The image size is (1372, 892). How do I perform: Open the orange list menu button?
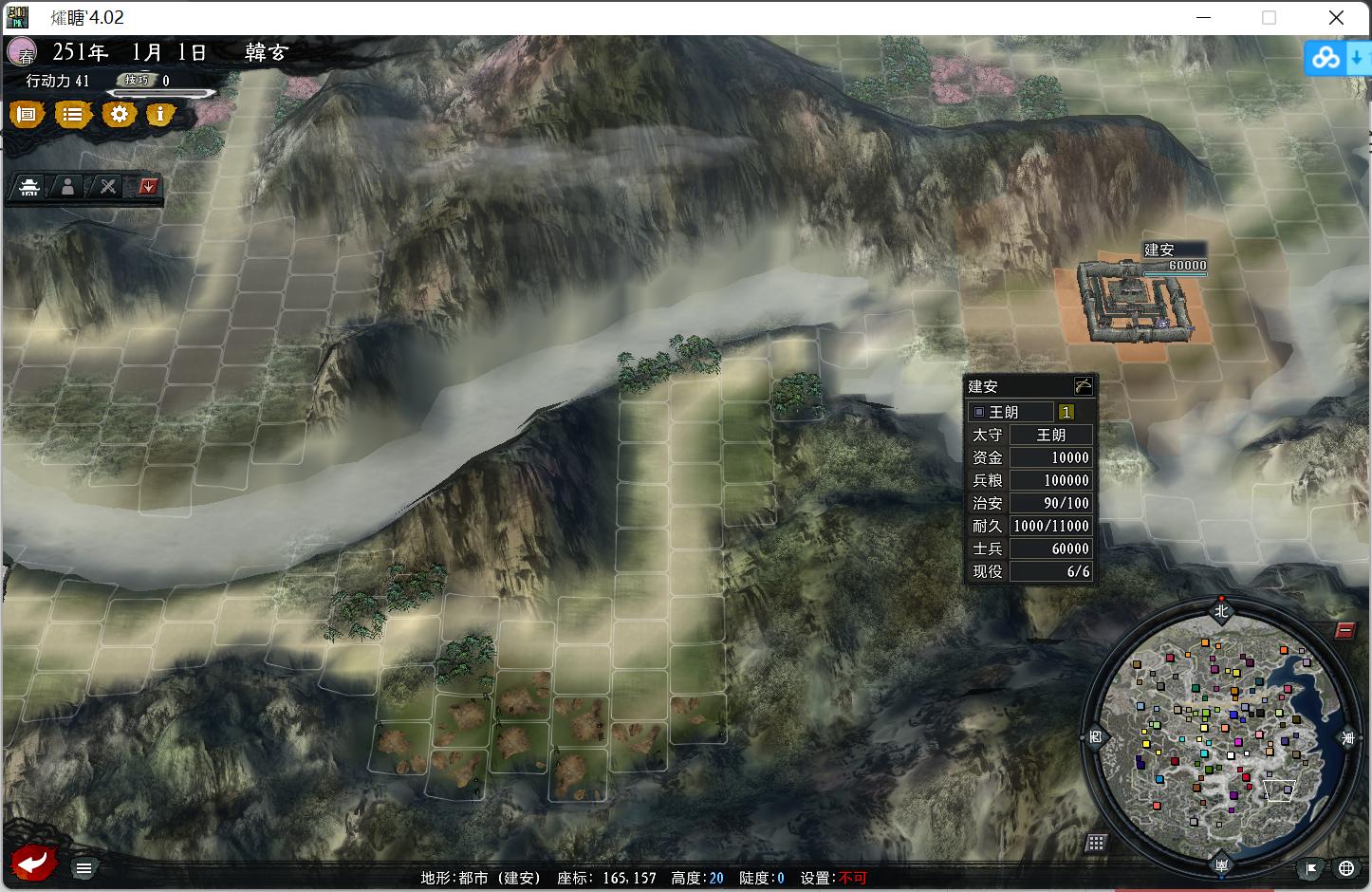[x=72, y=115]
